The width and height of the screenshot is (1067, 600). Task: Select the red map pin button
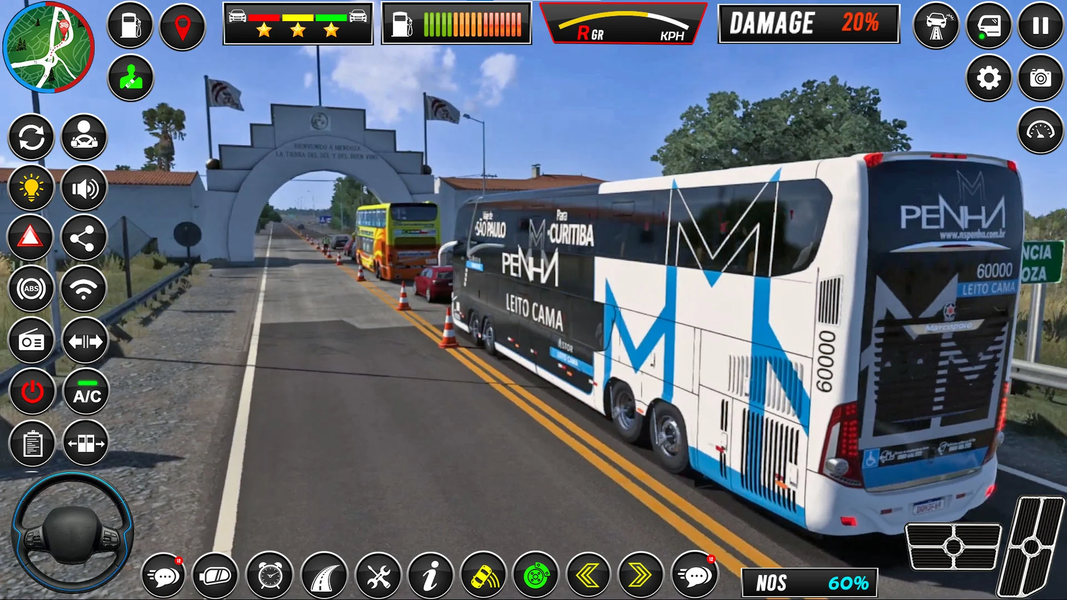click(182, 26)
